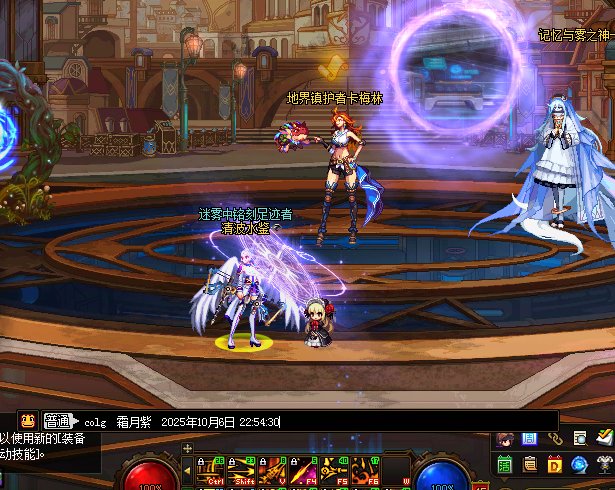
Task: Click the chat input text field
Action: pos(380,422)
